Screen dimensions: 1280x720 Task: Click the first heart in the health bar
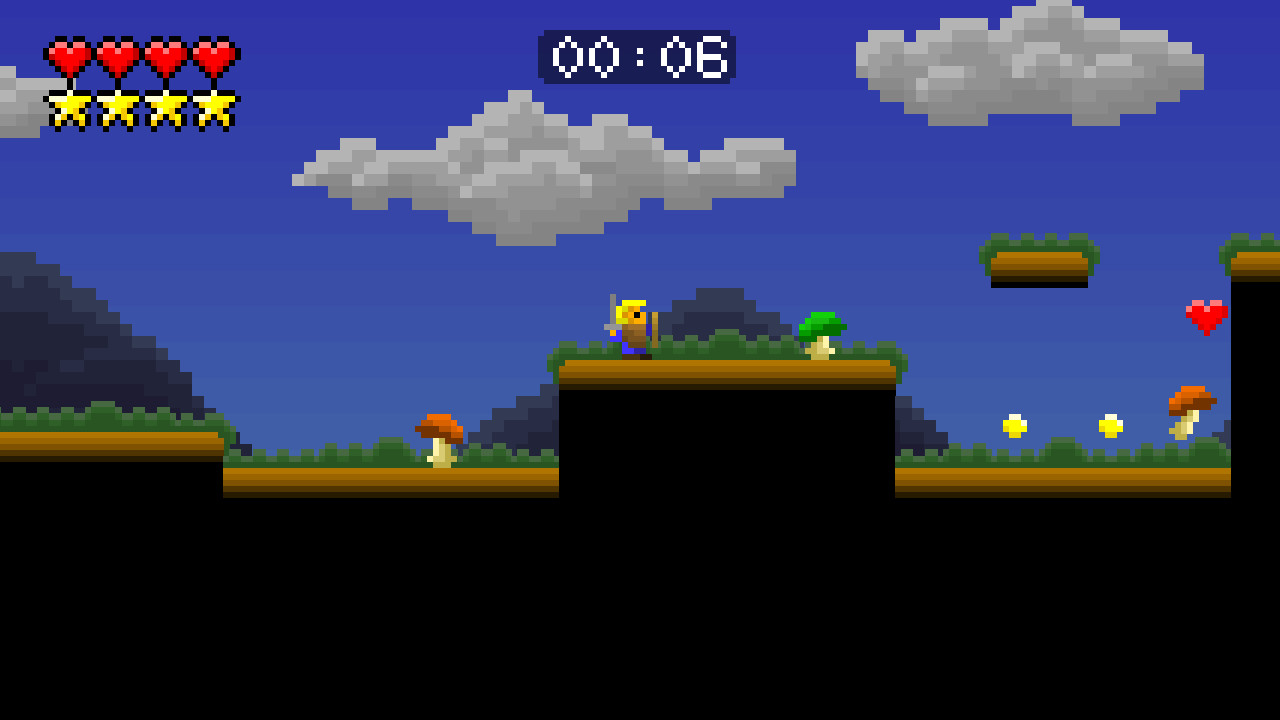pyautogui.click(x=68, y=57)
